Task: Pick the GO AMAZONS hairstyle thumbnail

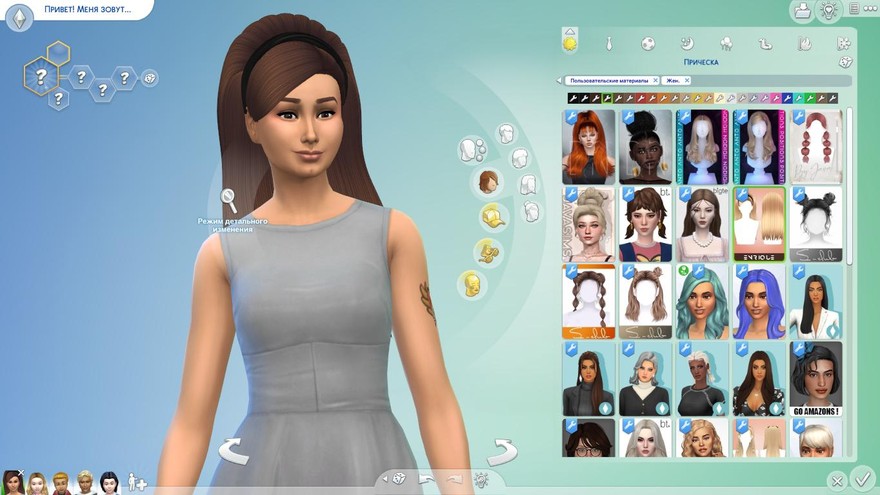Action: pyautogui.click(x=815, y=380)
